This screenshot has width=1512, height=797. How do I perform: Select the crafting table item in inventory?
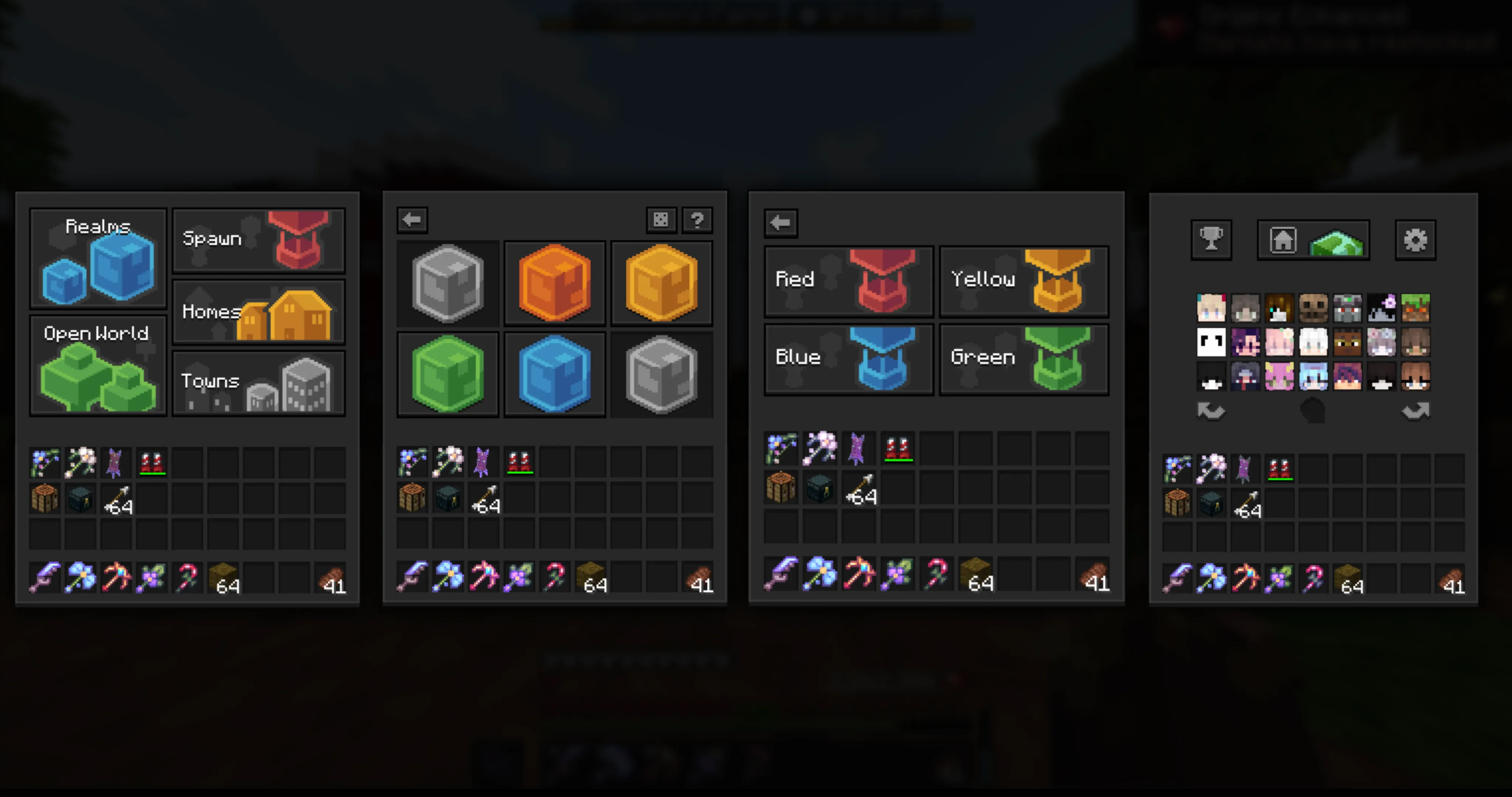(45, 500)
